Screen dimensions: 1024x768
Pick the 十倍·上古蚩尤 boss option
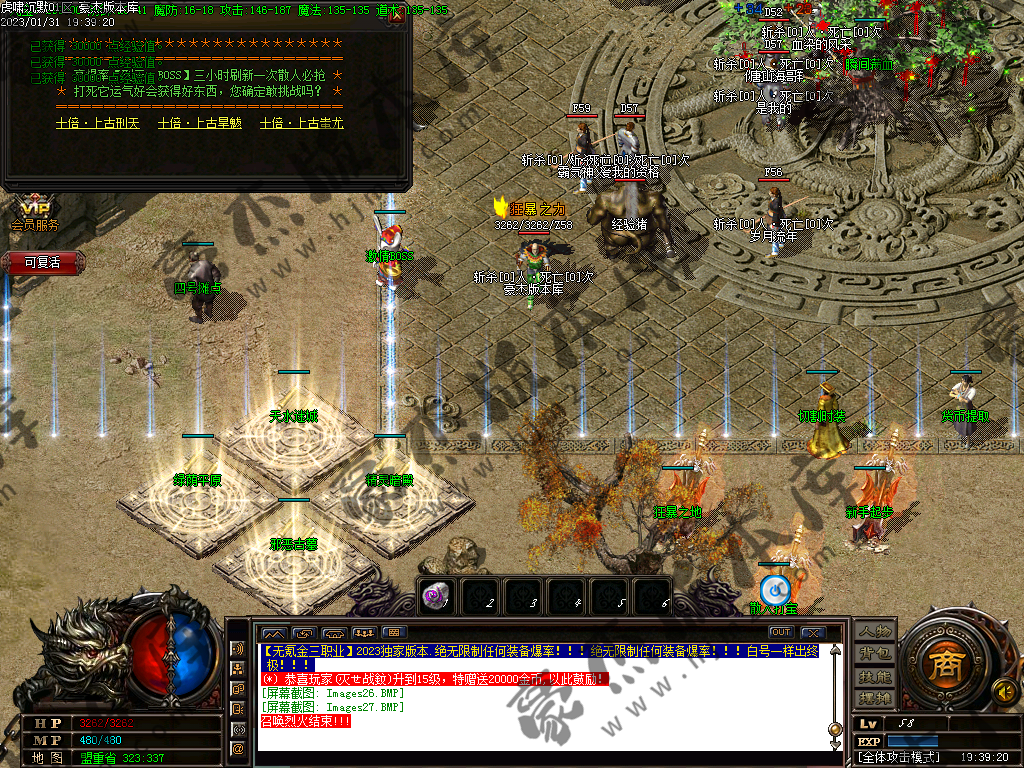point(301,123)
